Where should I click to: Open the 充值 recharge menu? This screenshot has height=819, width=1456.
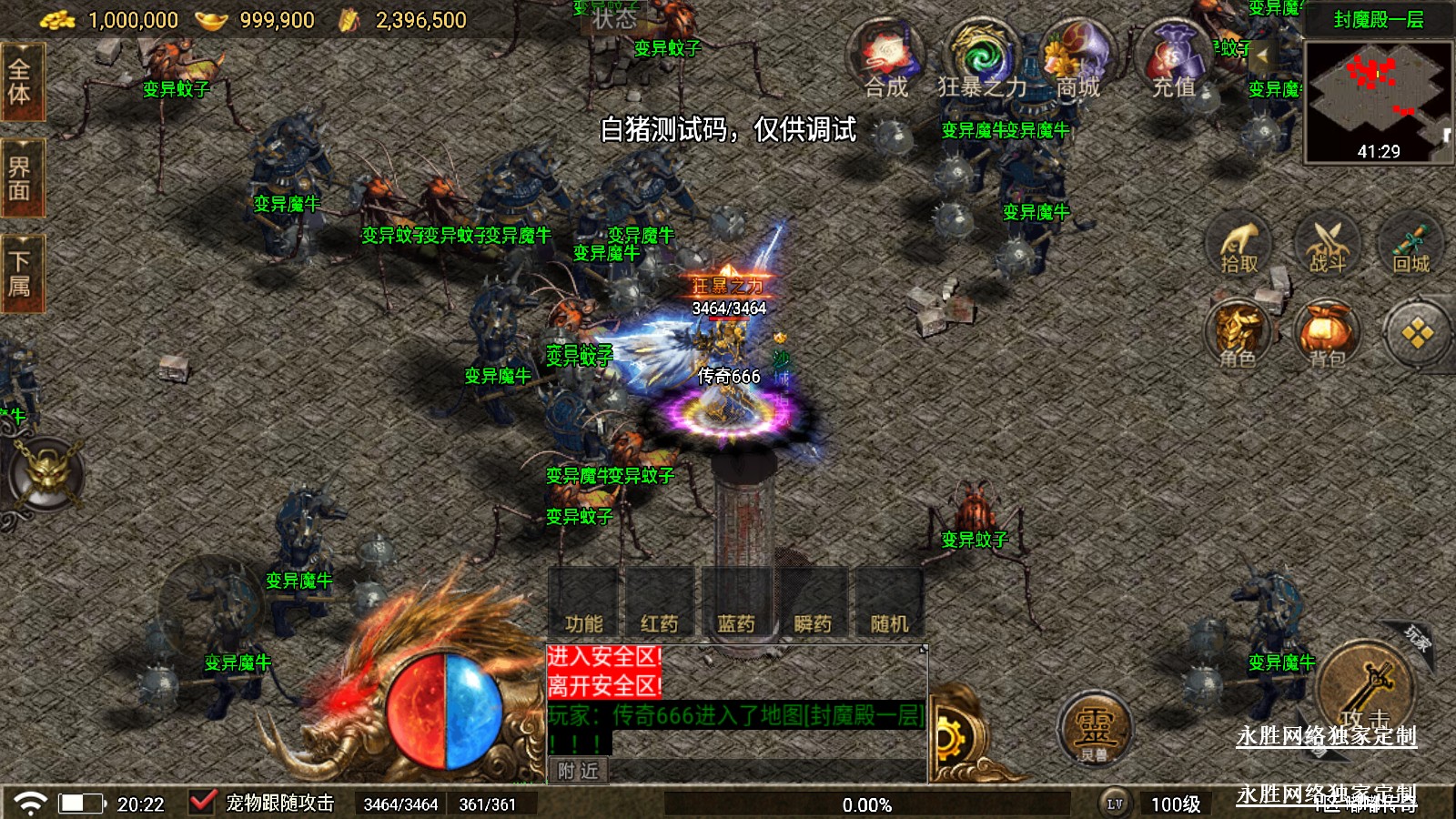pos(1174,60)
